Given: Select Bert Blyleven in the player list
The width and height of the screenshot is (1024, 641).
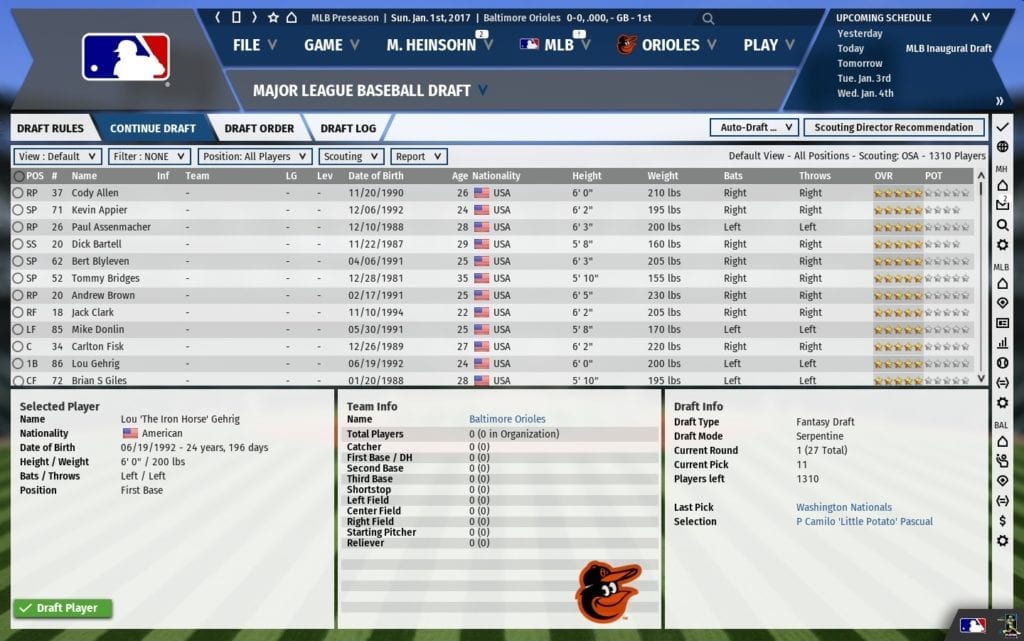Looking at the screenshot, I should coord(105,261).
